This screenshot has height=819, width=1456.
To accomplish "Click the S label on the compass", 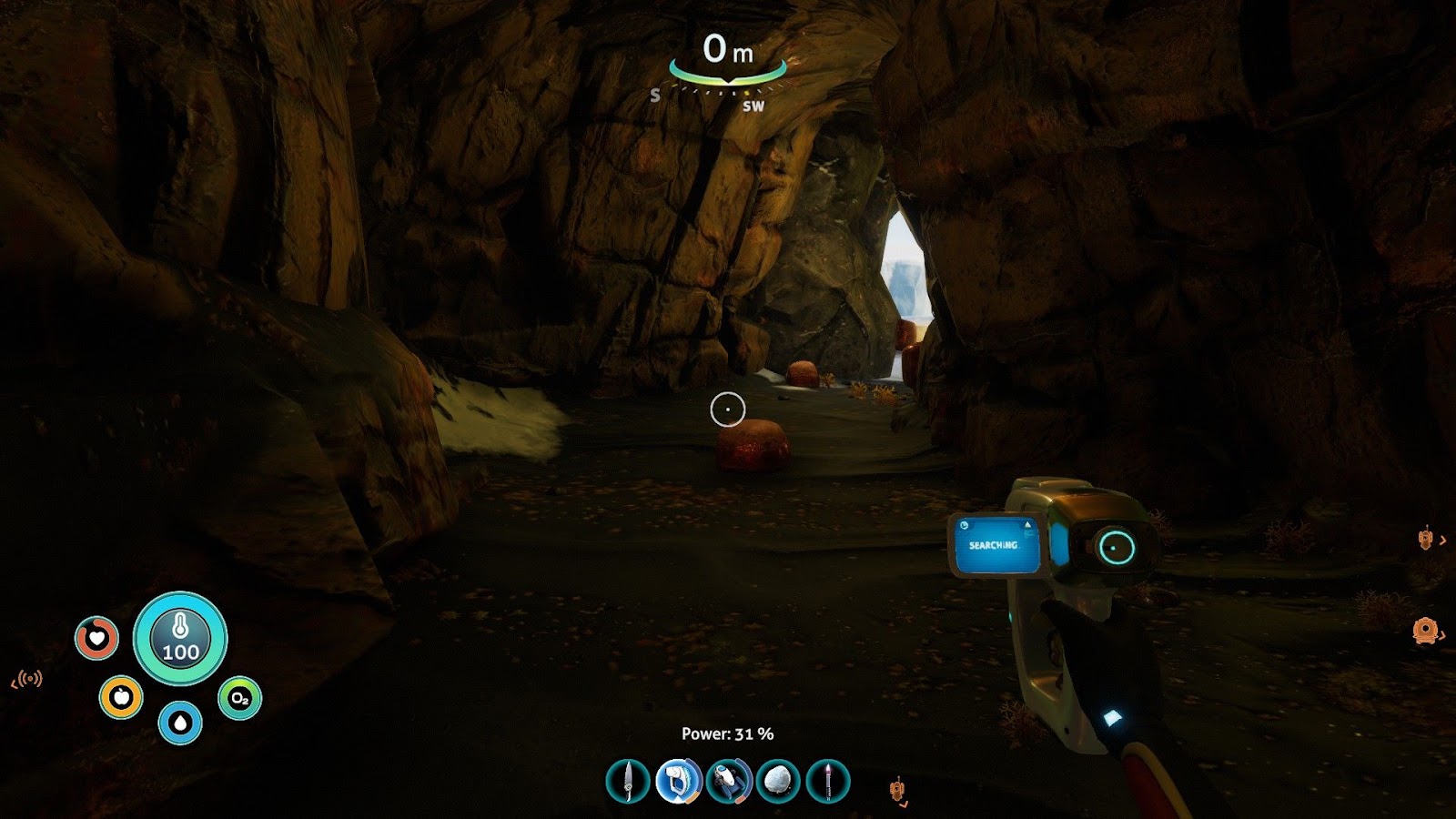I will click(654, 94).
